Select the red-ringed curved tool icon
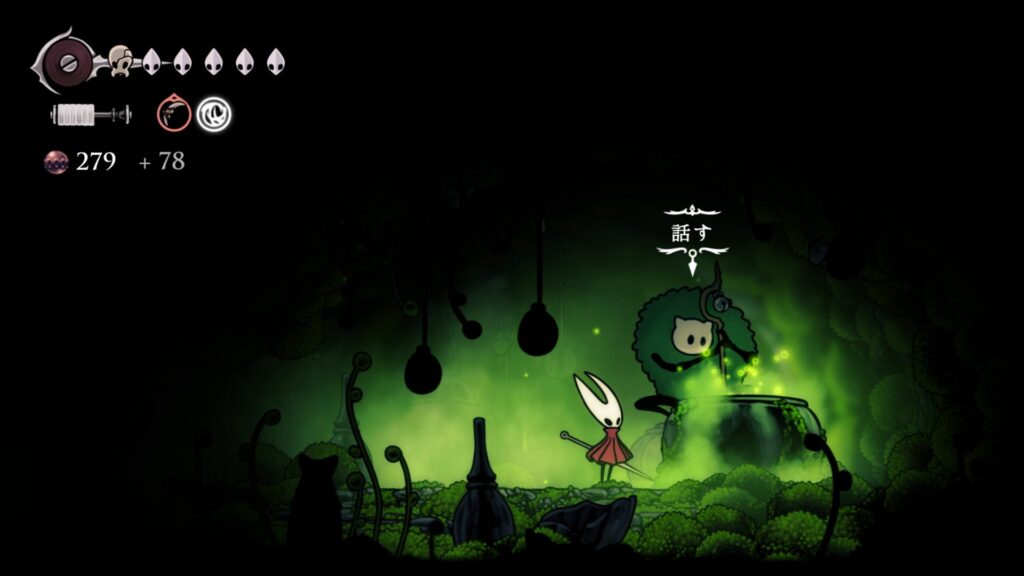Image resolution: width=1024 pixels, height=576 pixels. click(173, 114)
